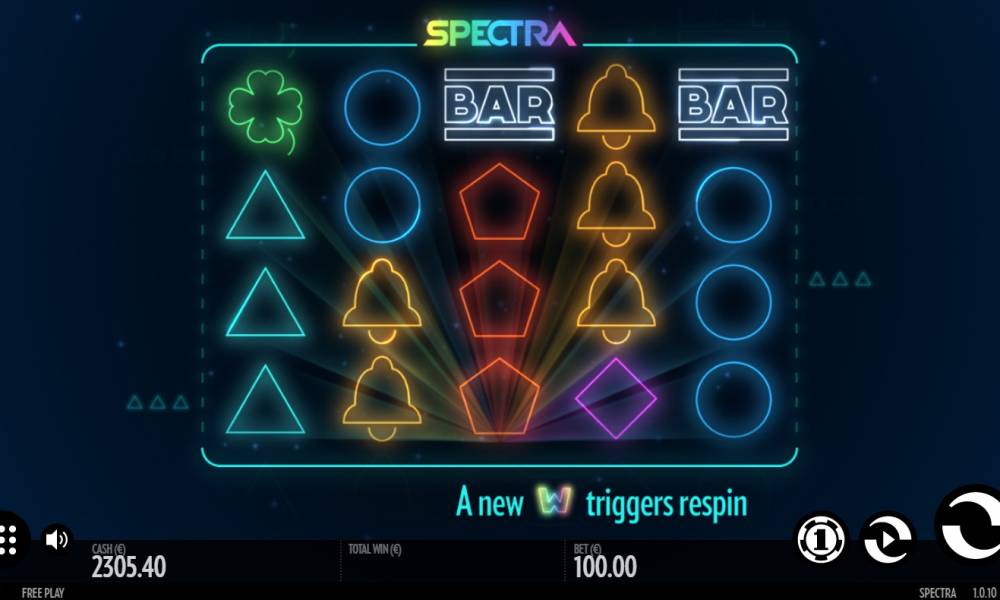Open the dotted grid game menu
The height and width of the screenshot is (600, 1000).
tap(8, 540)
